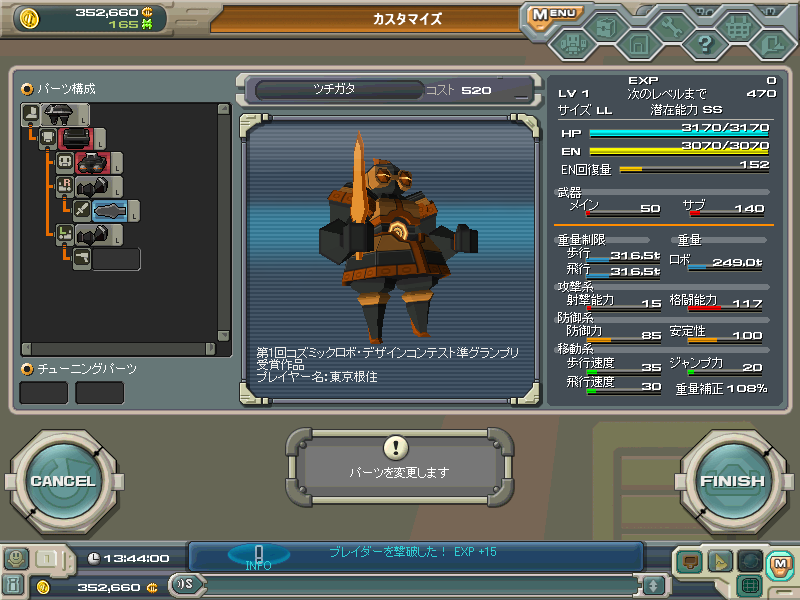This screenshot has height=600, width=800.
Task: Open the robot garage hexagon icon
Action: click(572, 44)
